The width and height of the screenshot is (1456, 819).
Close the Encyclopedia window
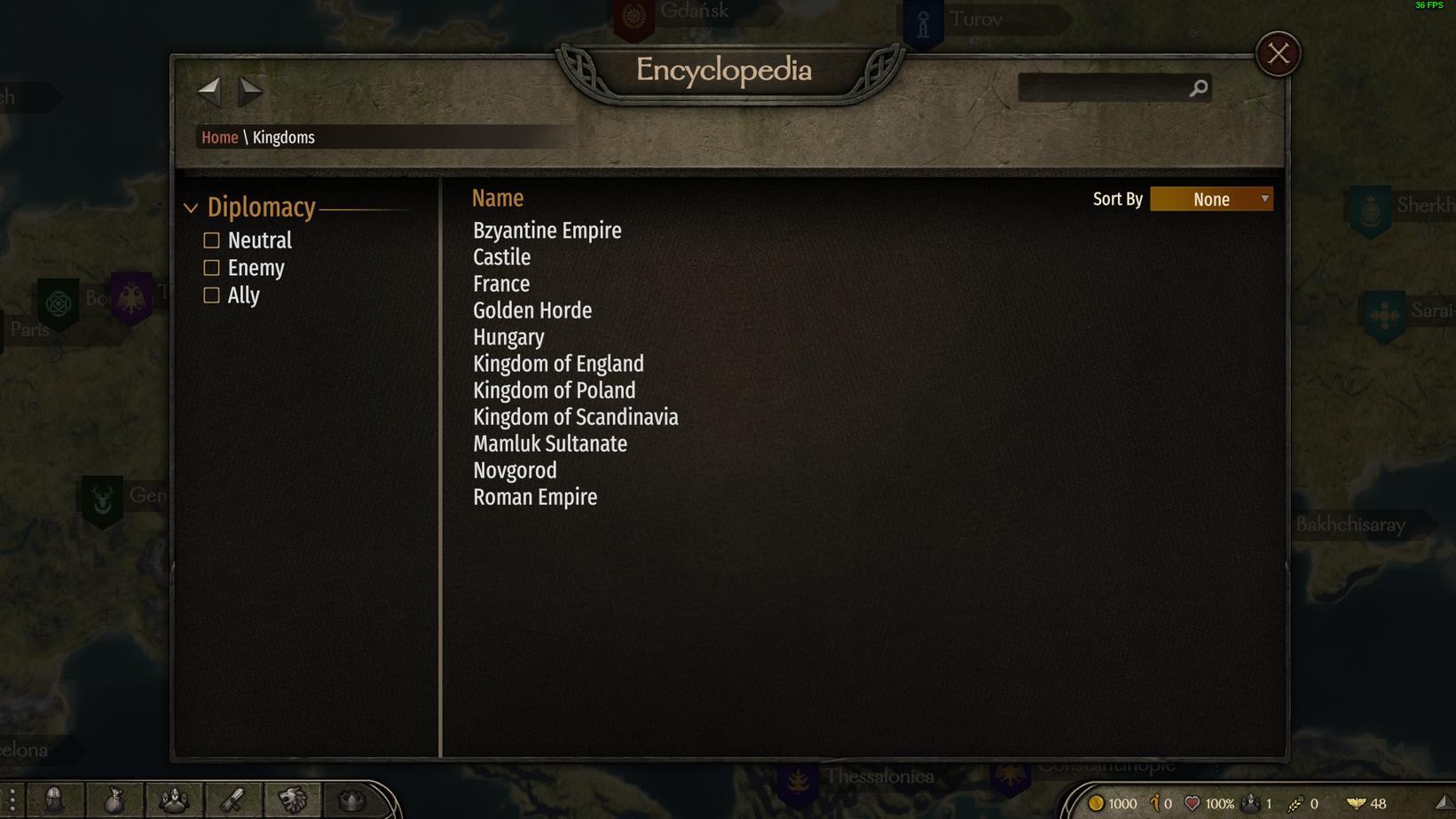pyautogui.click(x=1278, y=54)
